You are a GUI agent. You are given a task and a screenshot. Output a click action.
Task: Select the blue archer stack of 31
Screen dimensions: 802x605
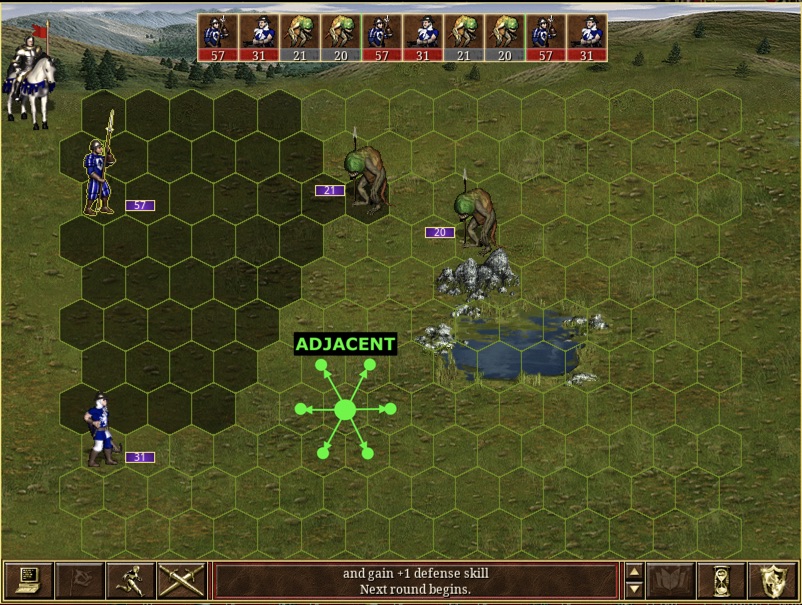pyautogui.click(x=99, y=432)
